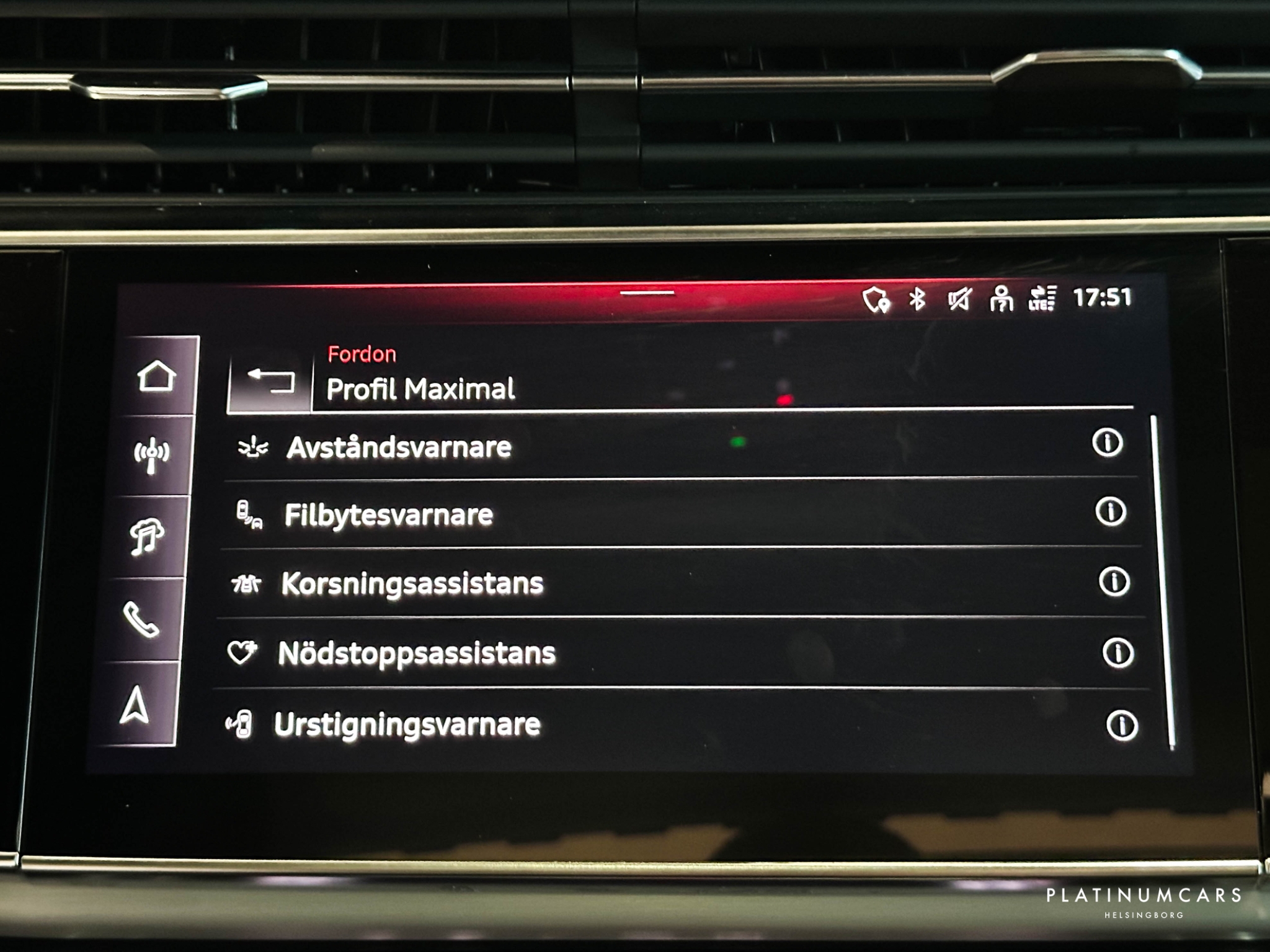Open the radio menu
1270x952 pixels.
tap(151, 456)
